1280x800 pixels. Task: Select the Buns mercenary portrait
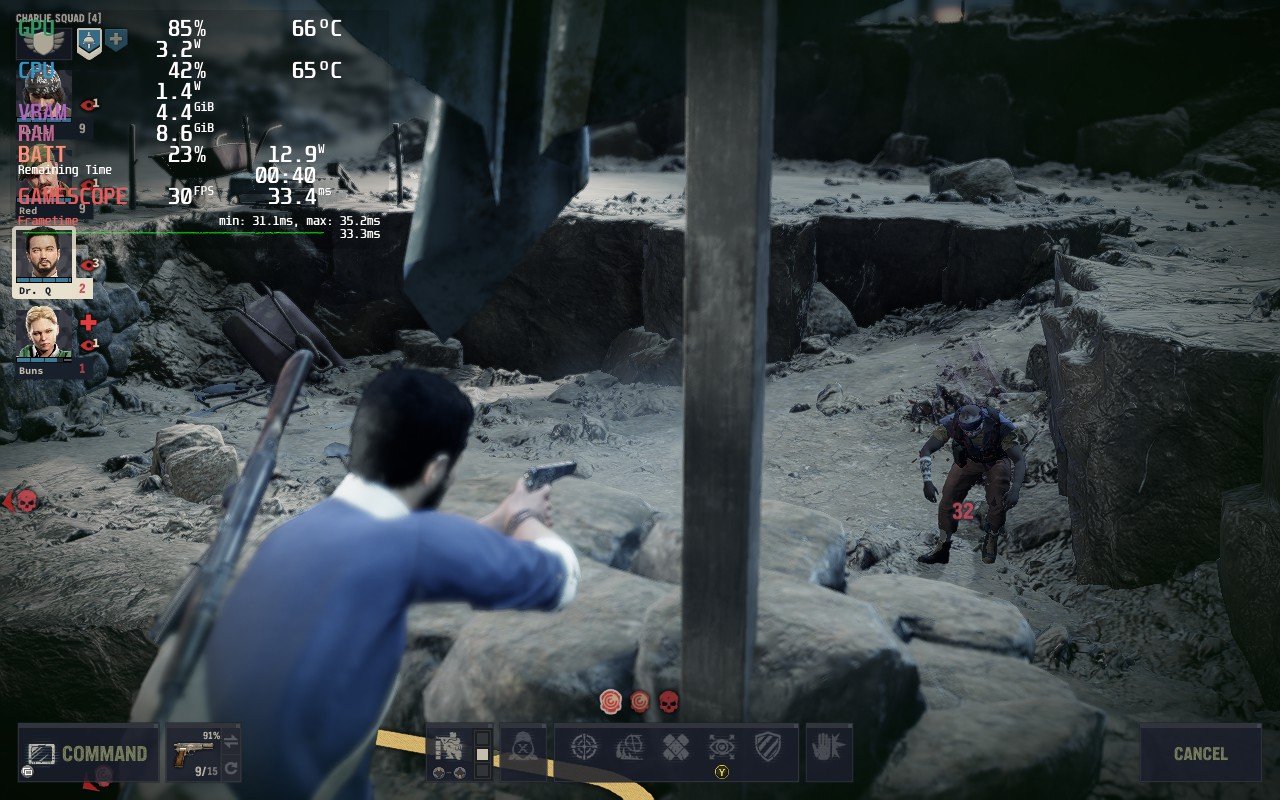[x=45, y=334]
